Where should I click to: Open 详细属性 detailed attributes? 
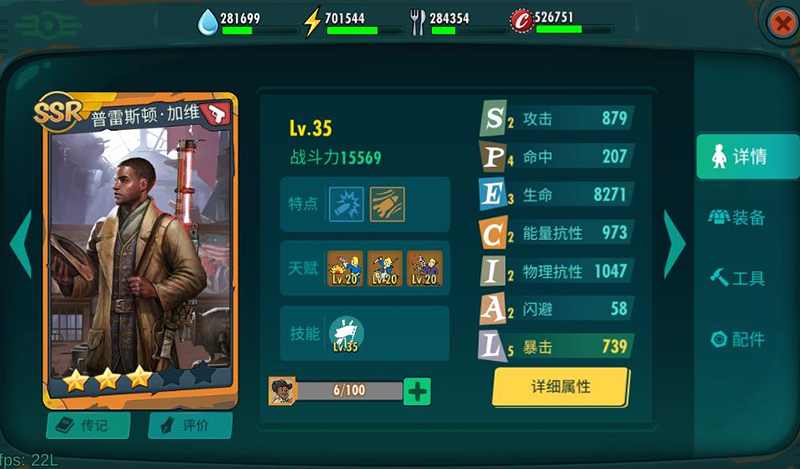560,387
